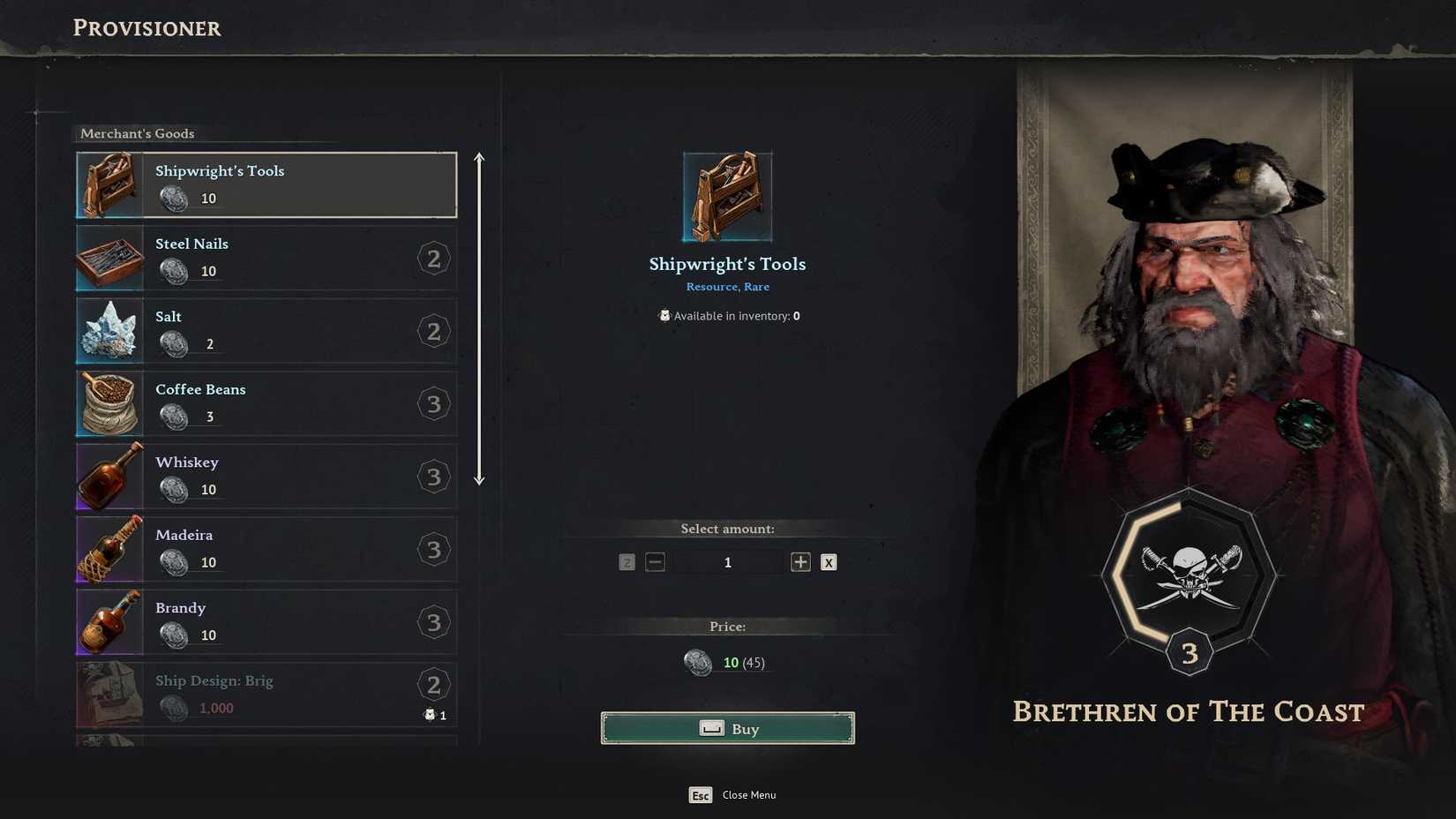Viewport: 1456px width, 819px height.
Task: Select the Brandy bottle icon
Action: 108,621
